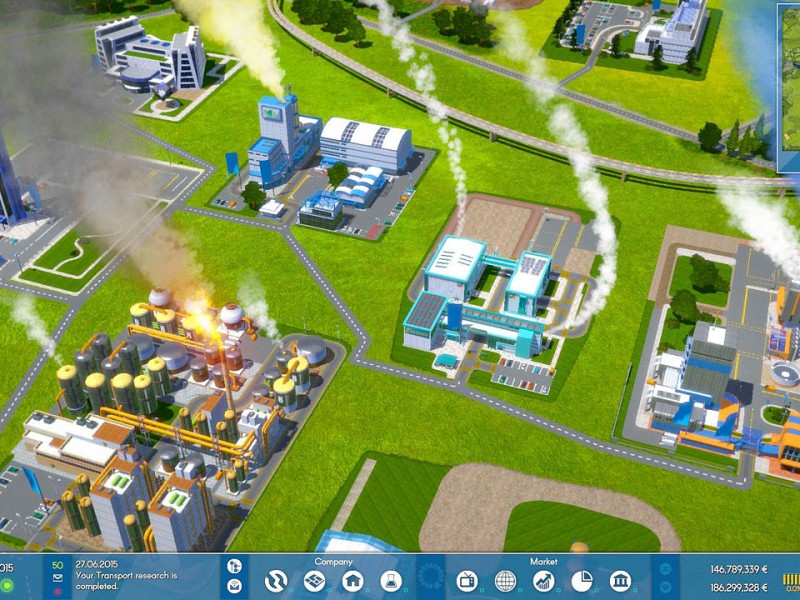This screenshot has height=600, width=800.
Task: Open the Market bank building icon
Action: tap(620, 581)
